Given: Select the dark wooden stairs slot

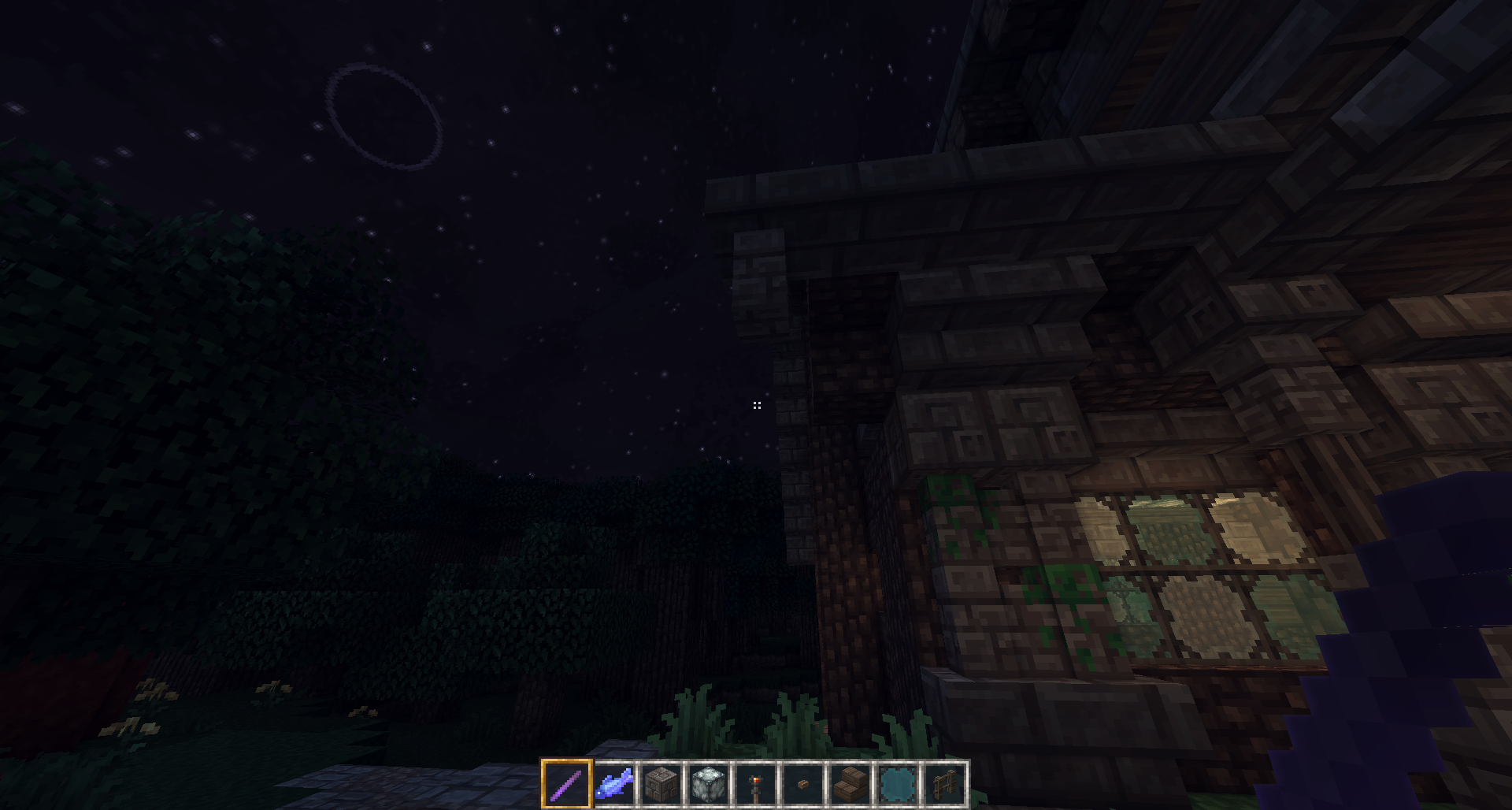Looking at the screenshot, I should [850, 784].
